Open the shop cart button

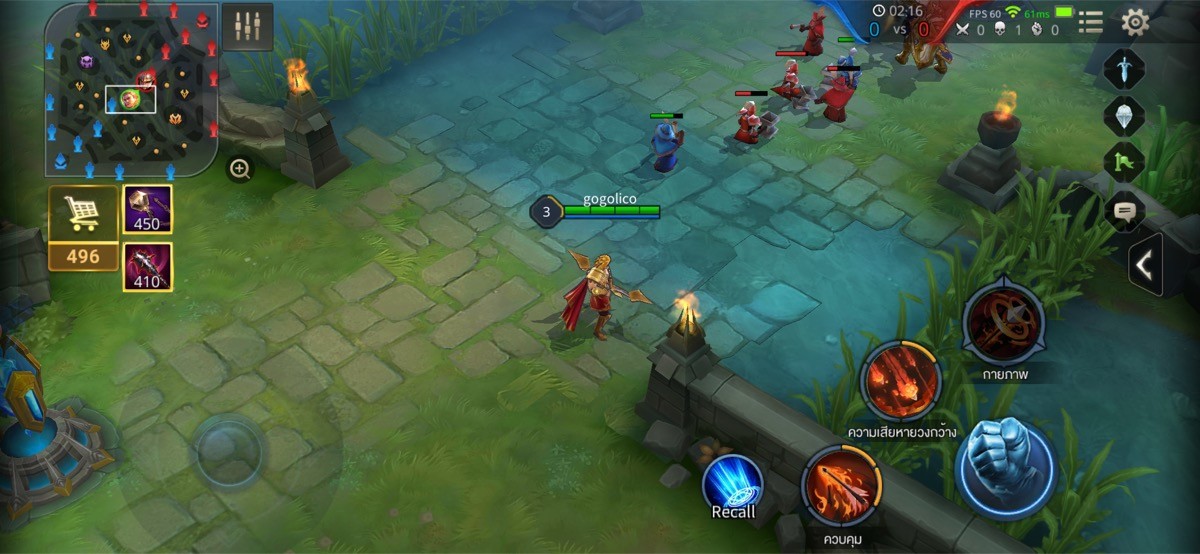pos(83,214)
